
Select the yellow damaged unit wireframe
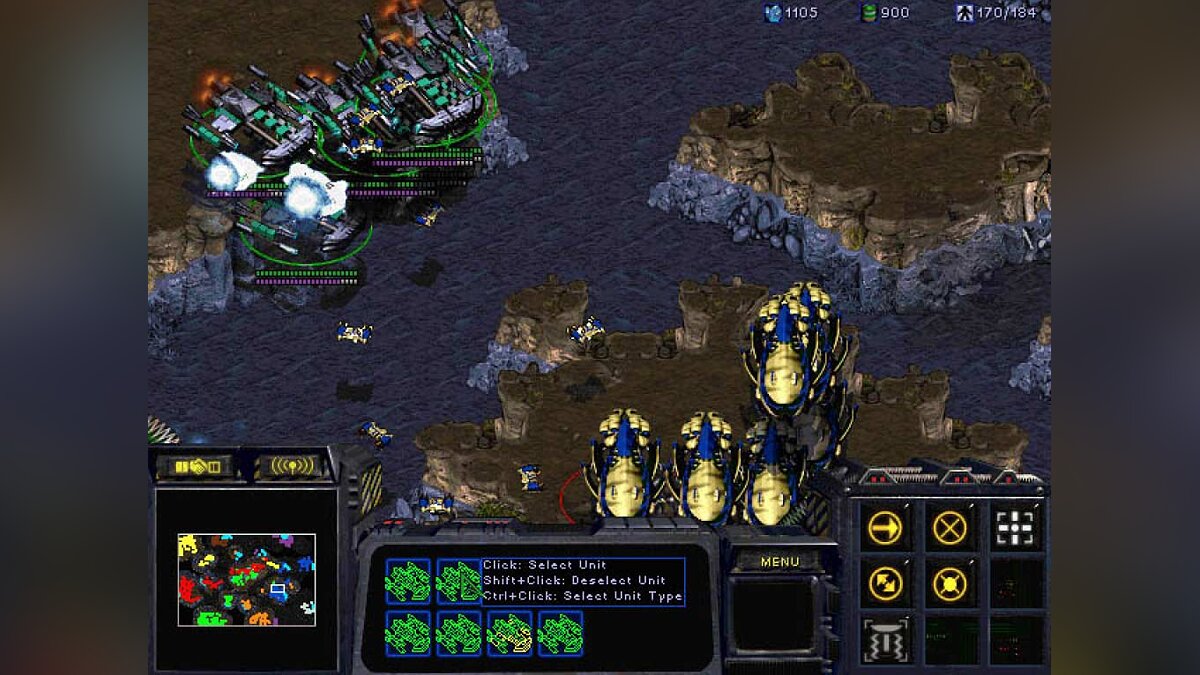click(509, 634)
